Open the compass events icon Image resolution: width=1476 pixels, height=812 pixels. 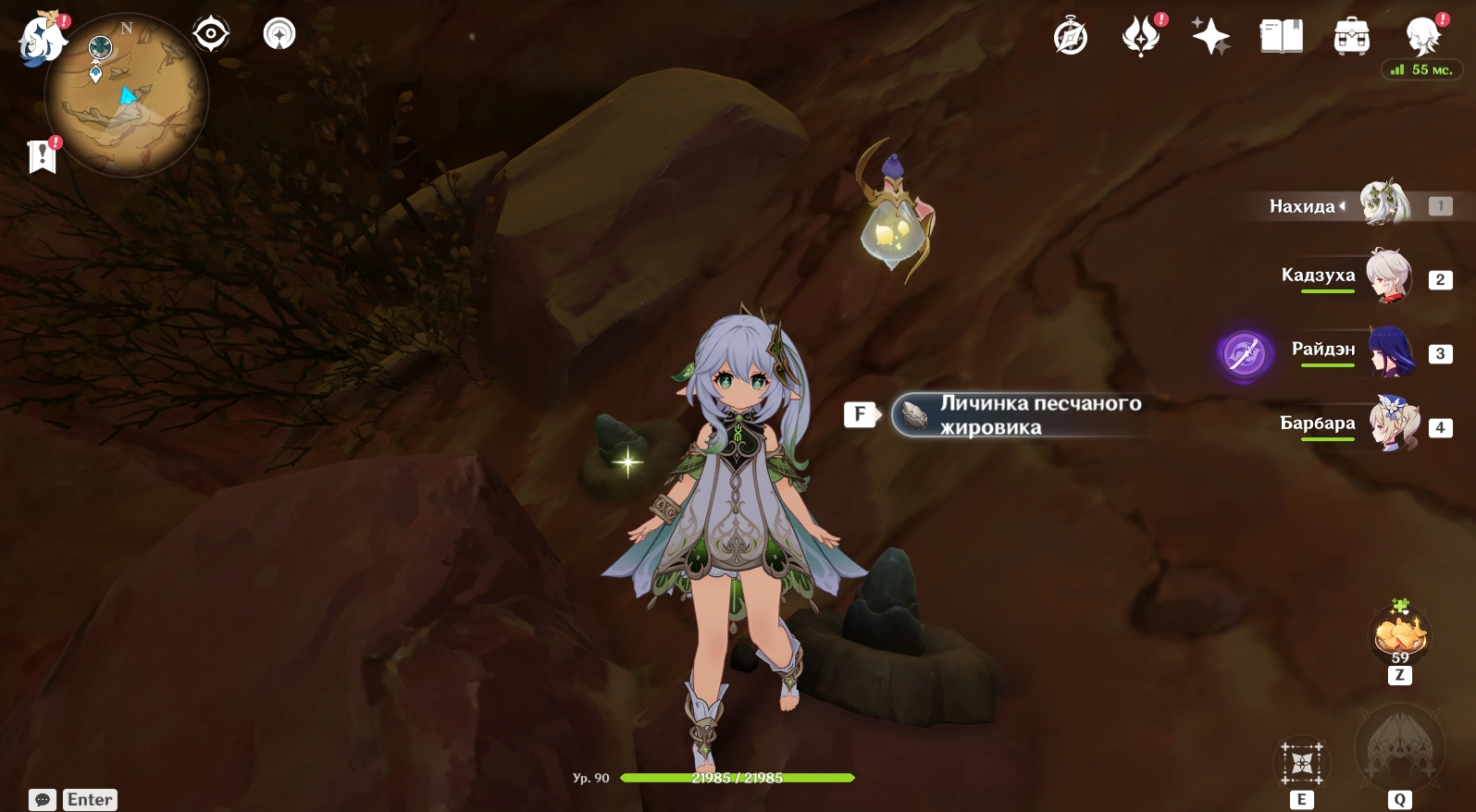point(1071,37)
